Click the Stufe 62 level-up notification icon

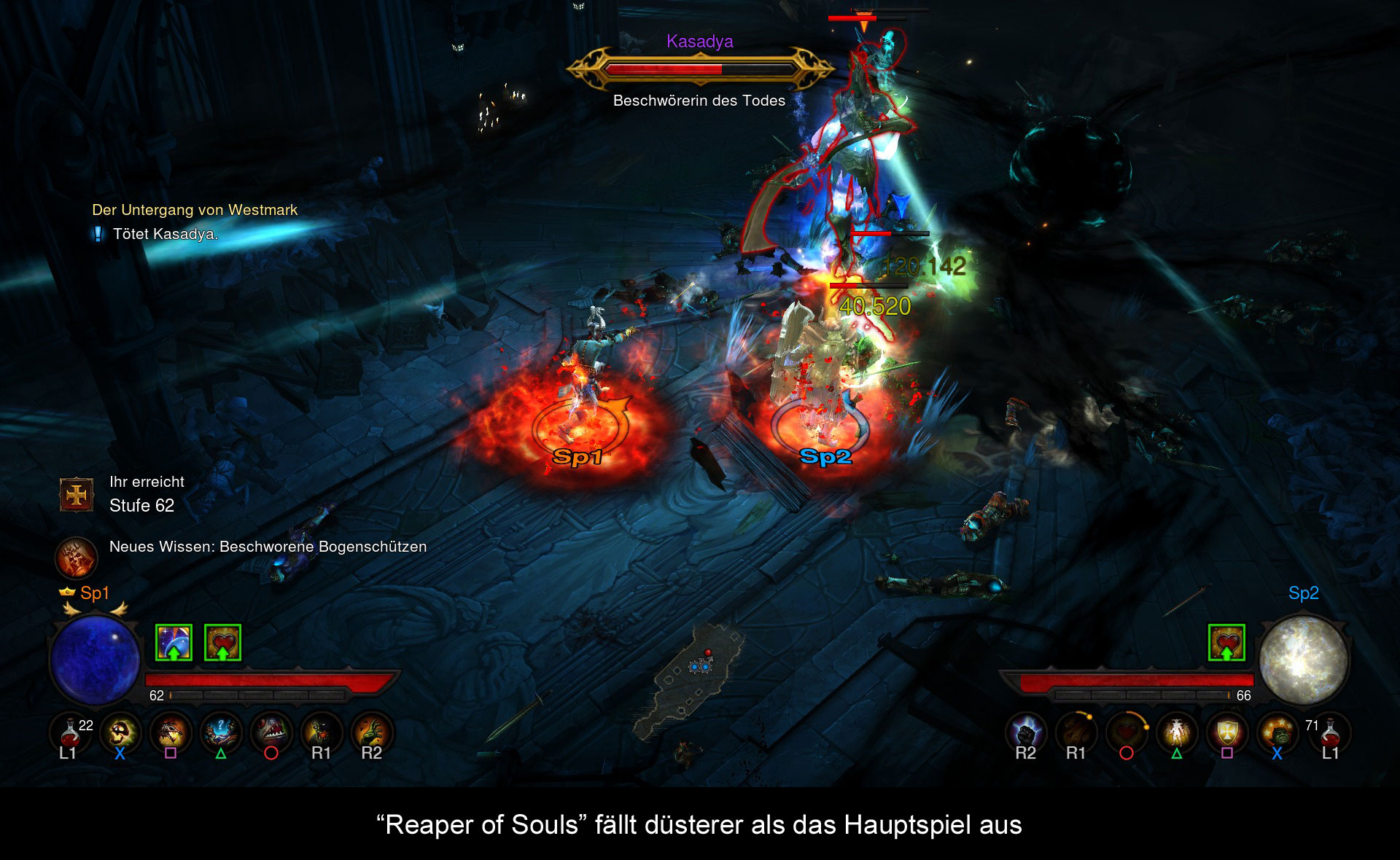[77, 495]
